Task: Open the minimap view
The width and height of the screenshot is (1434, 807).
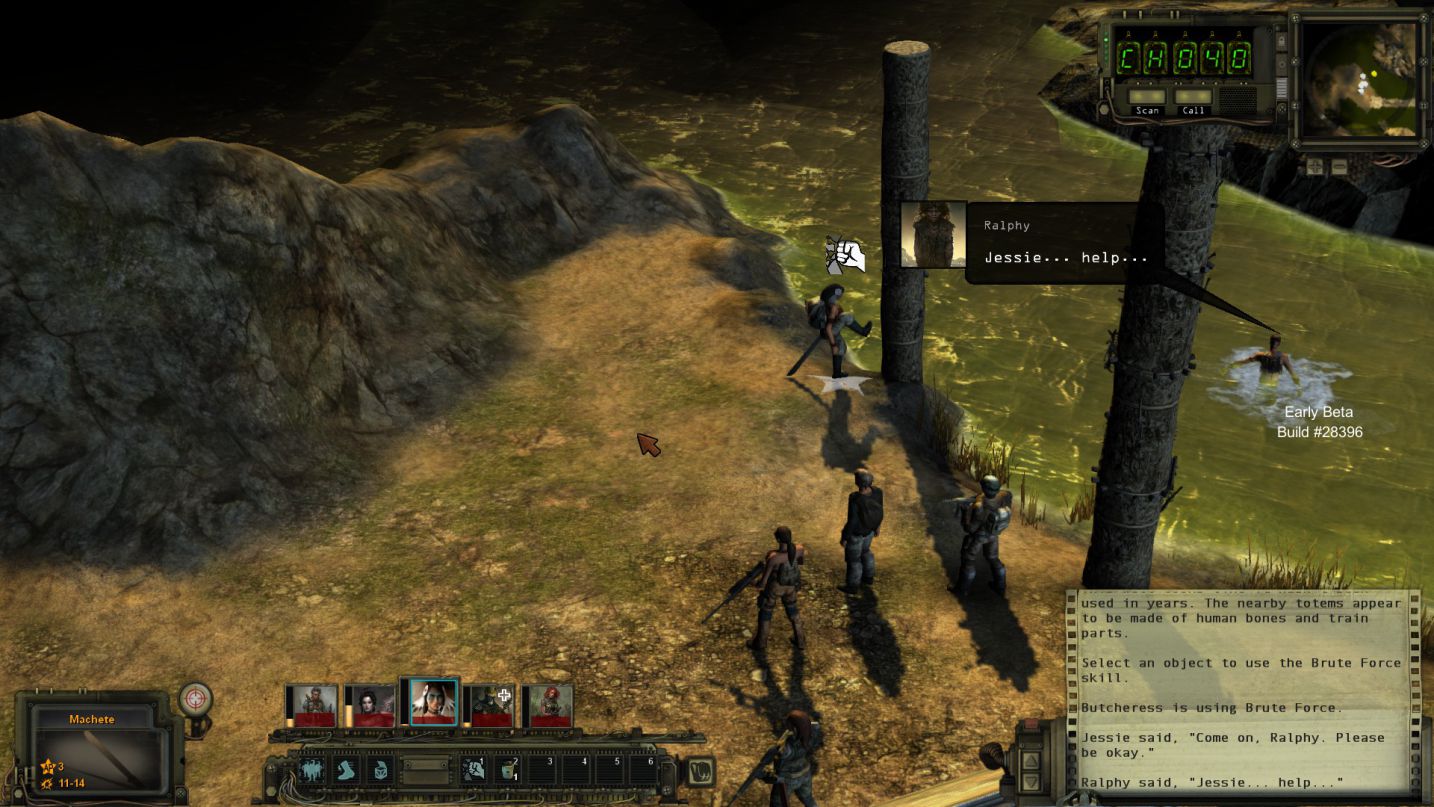Action: 1358,78
